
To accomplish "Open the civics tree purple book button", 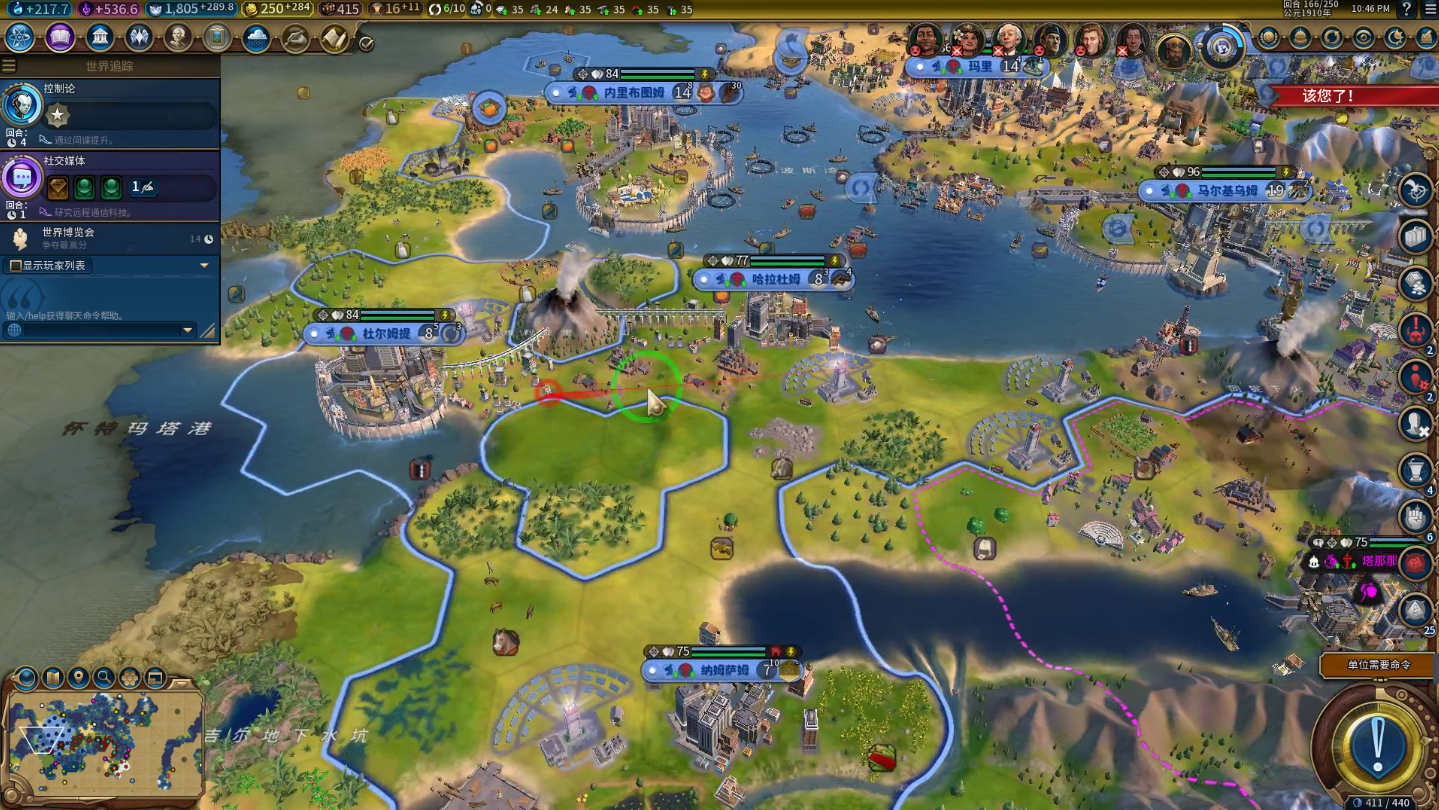I will [60, 38].
